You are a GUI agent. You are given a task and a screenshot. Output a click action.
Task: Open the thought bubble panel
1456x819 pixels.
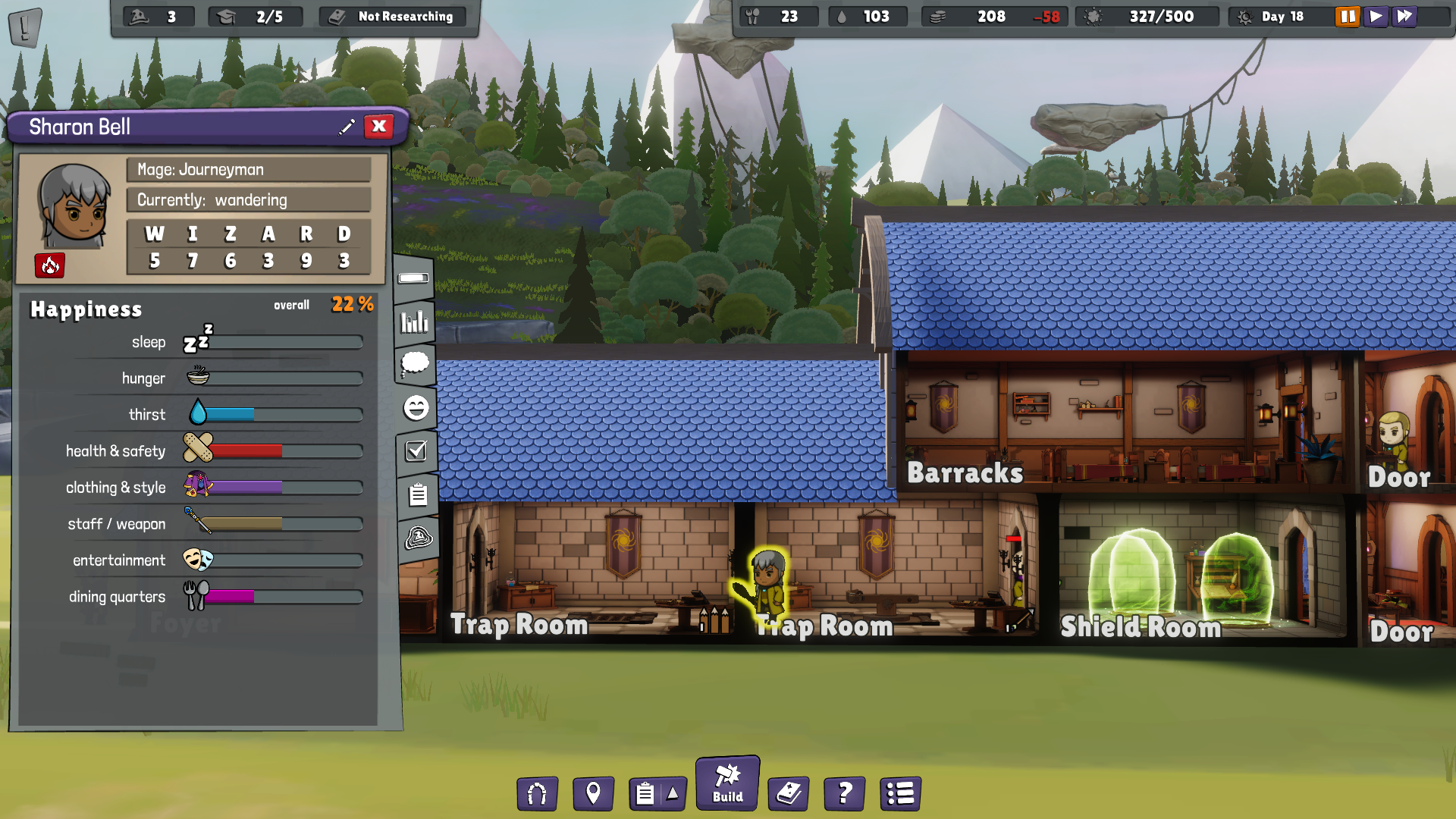pyautogui.click(x=414, y=365)
